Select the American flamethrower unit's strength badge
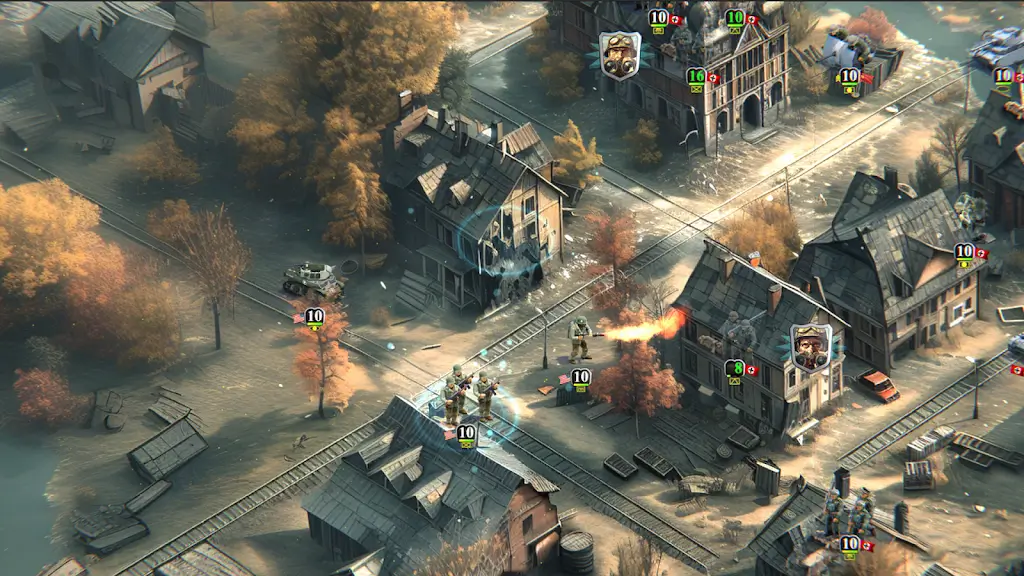 580,379
